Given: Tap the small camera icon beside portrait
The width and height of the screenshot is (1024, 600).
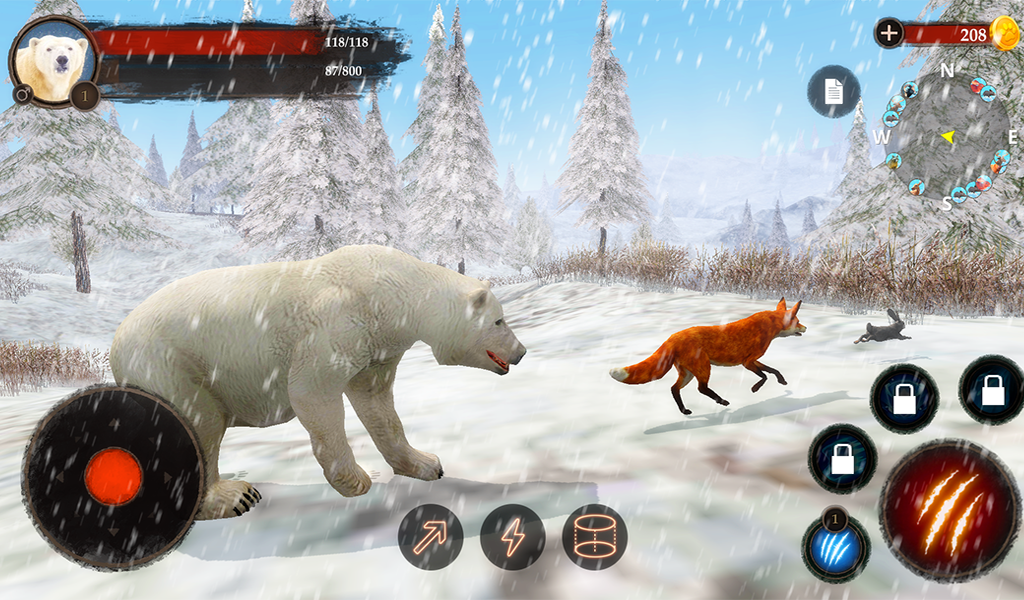Looking at the screenshot, I should coord(21,94).
